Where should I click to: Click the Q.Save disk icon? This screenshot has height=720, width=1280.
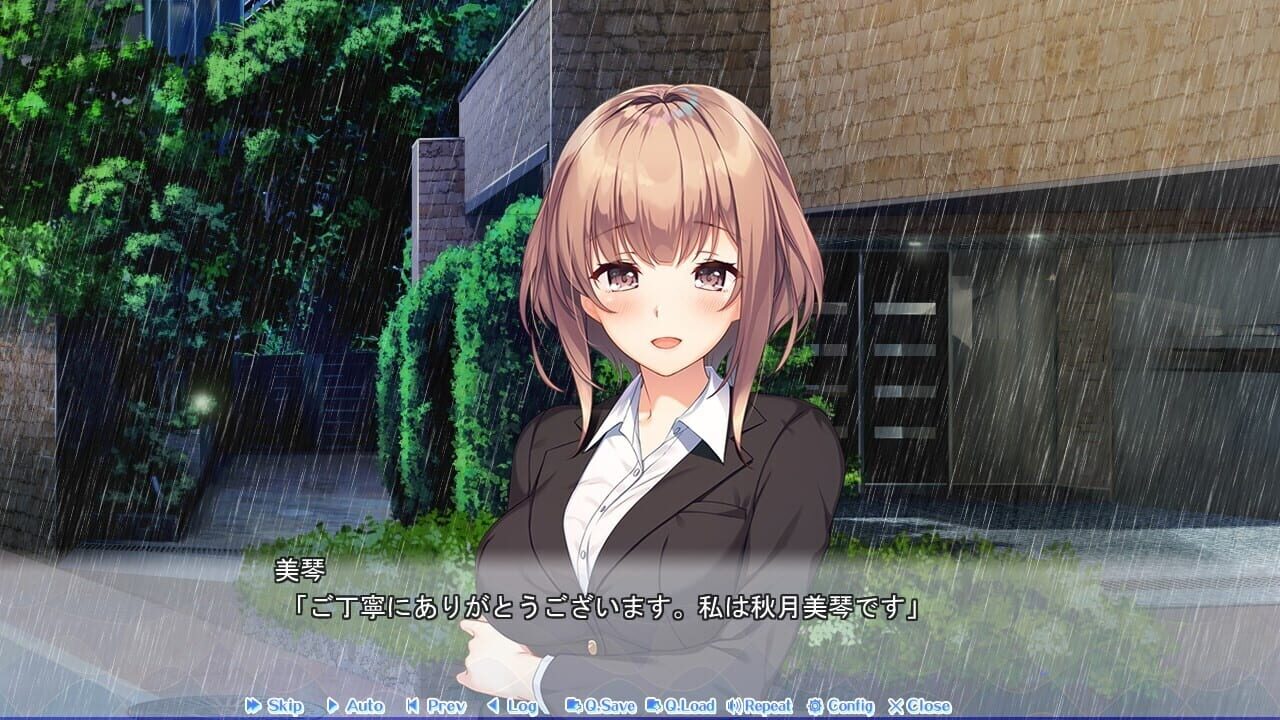pyautogui.click(x=572, y=706)
